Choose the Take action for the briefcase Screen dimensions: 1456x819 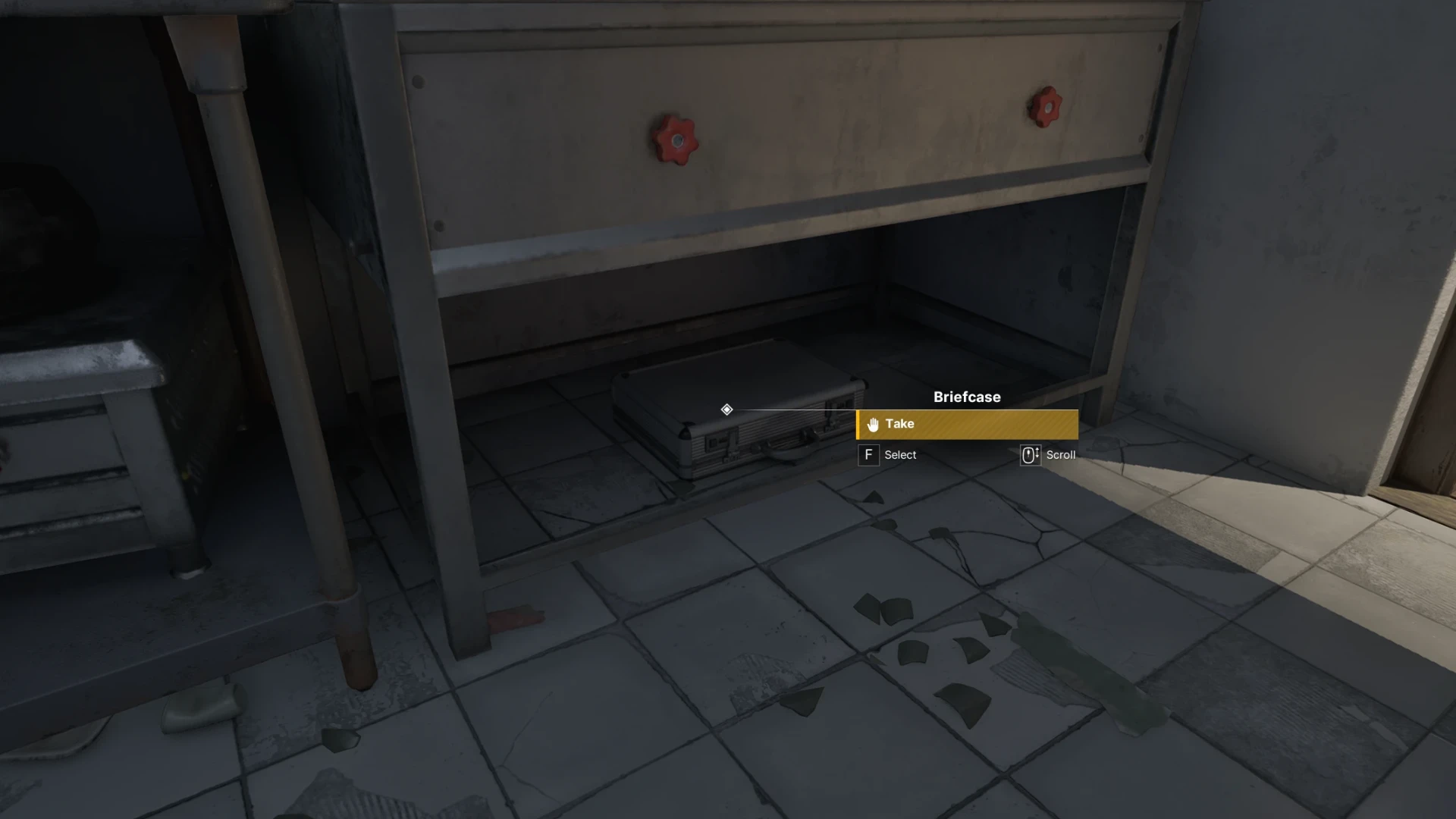[x=967, y=425]
